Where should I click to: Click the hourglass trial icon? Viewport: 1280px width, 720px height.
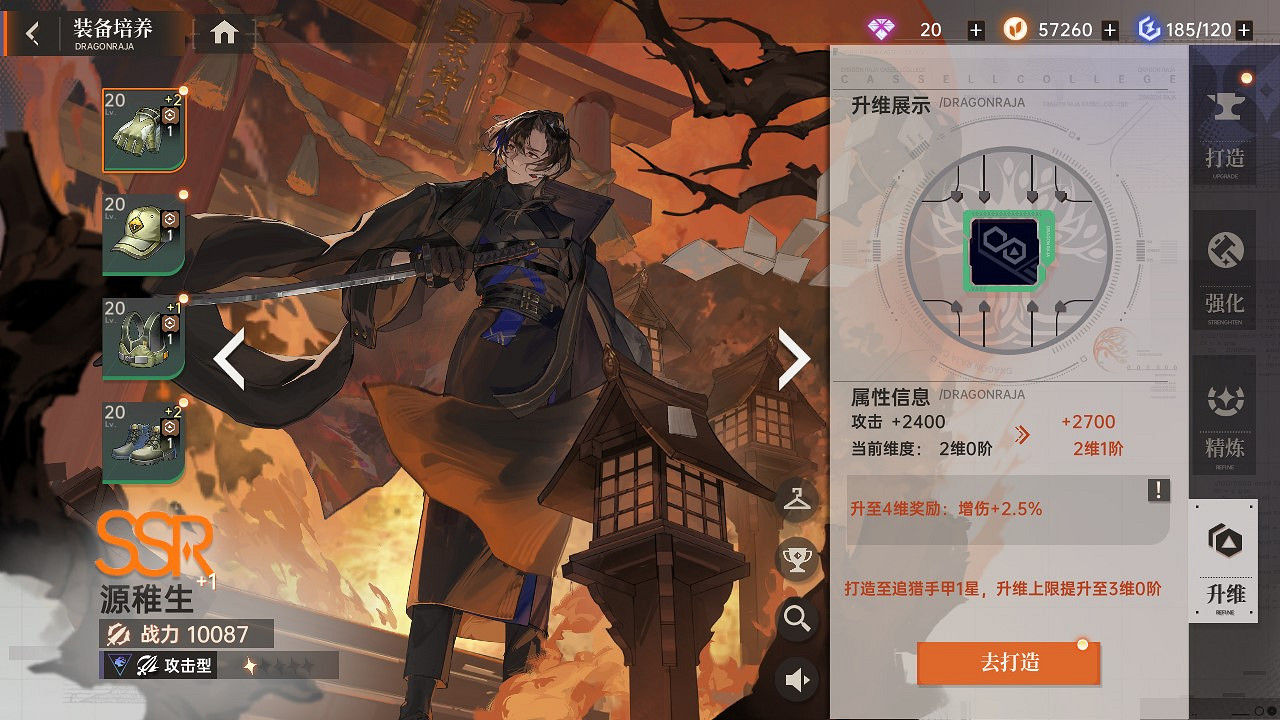click(796, 500)
